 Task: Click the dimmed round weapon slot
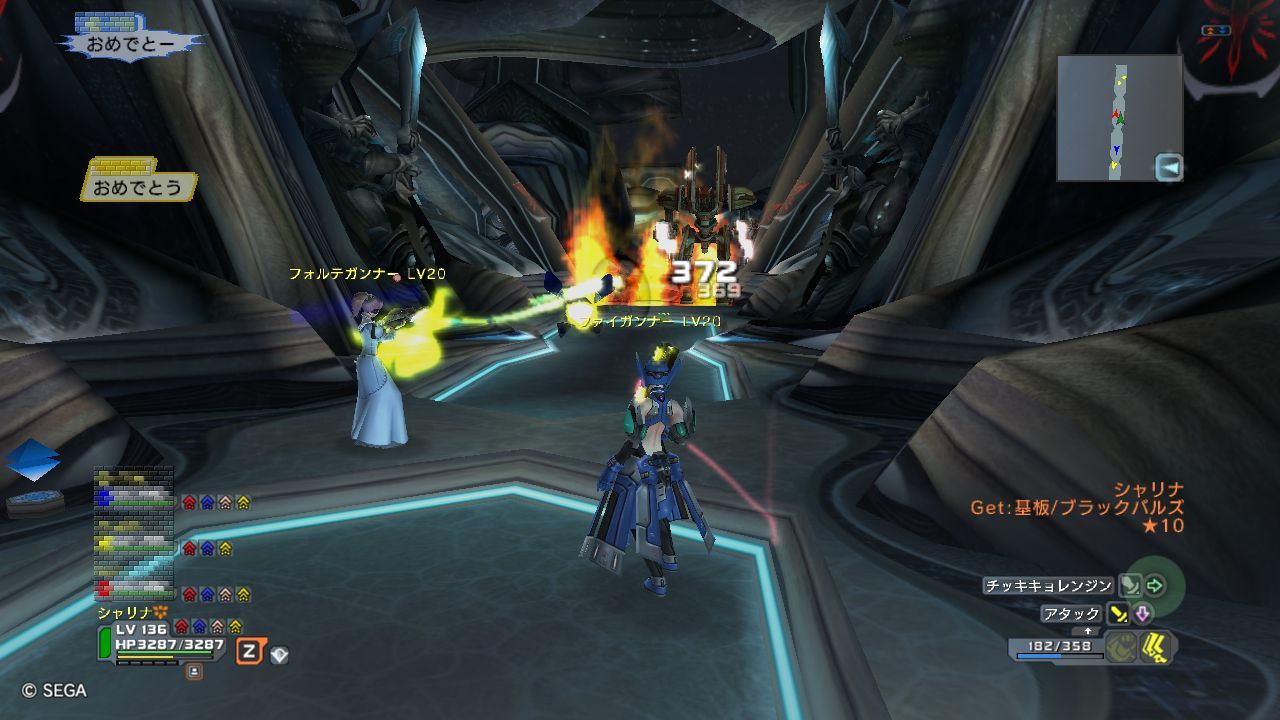click(1121, 647)
